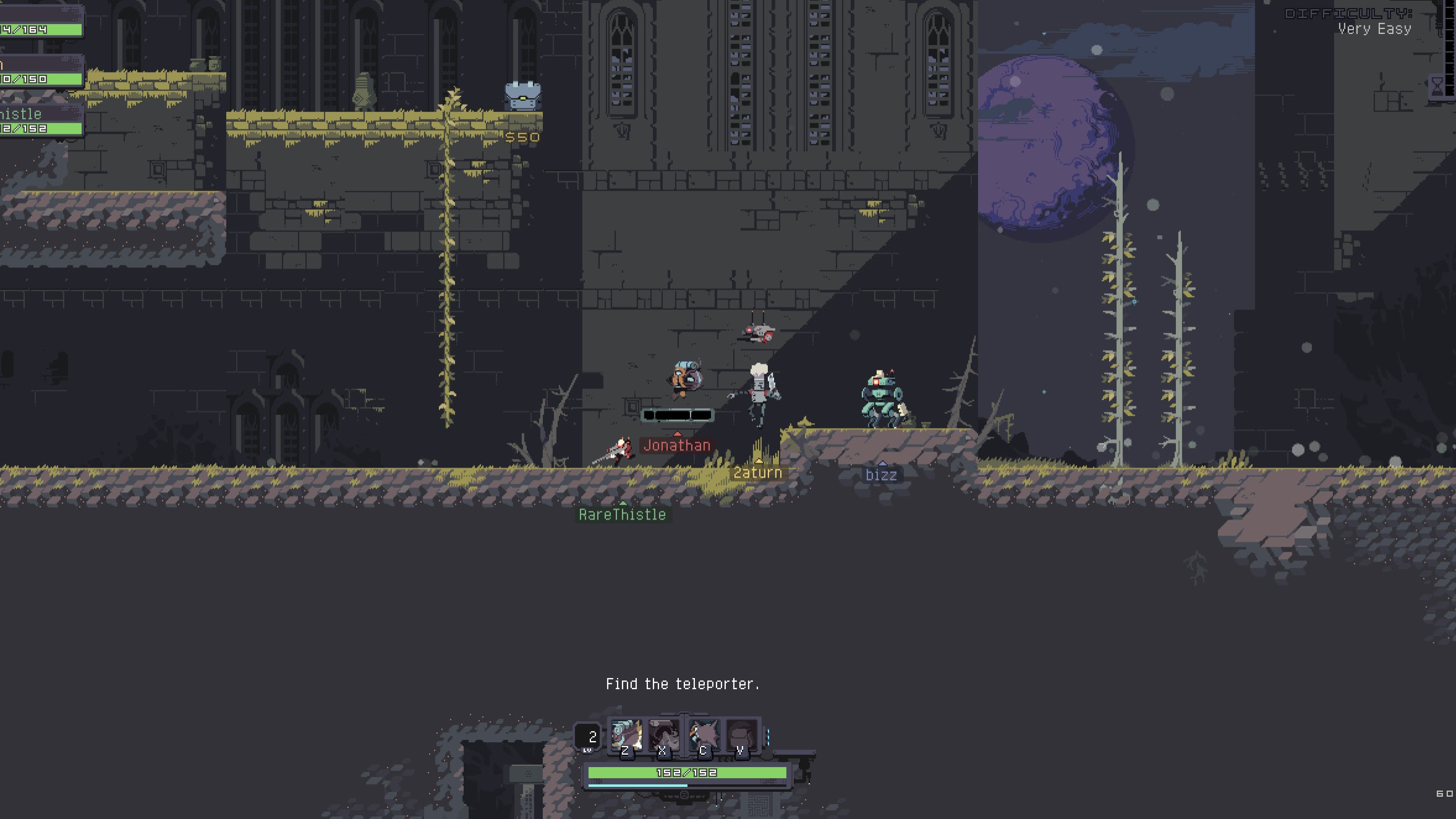The height and width of the screenshot is (819, 1456).
Task: Select RareThistle's party panel in the player list
Action: point(41,121)
